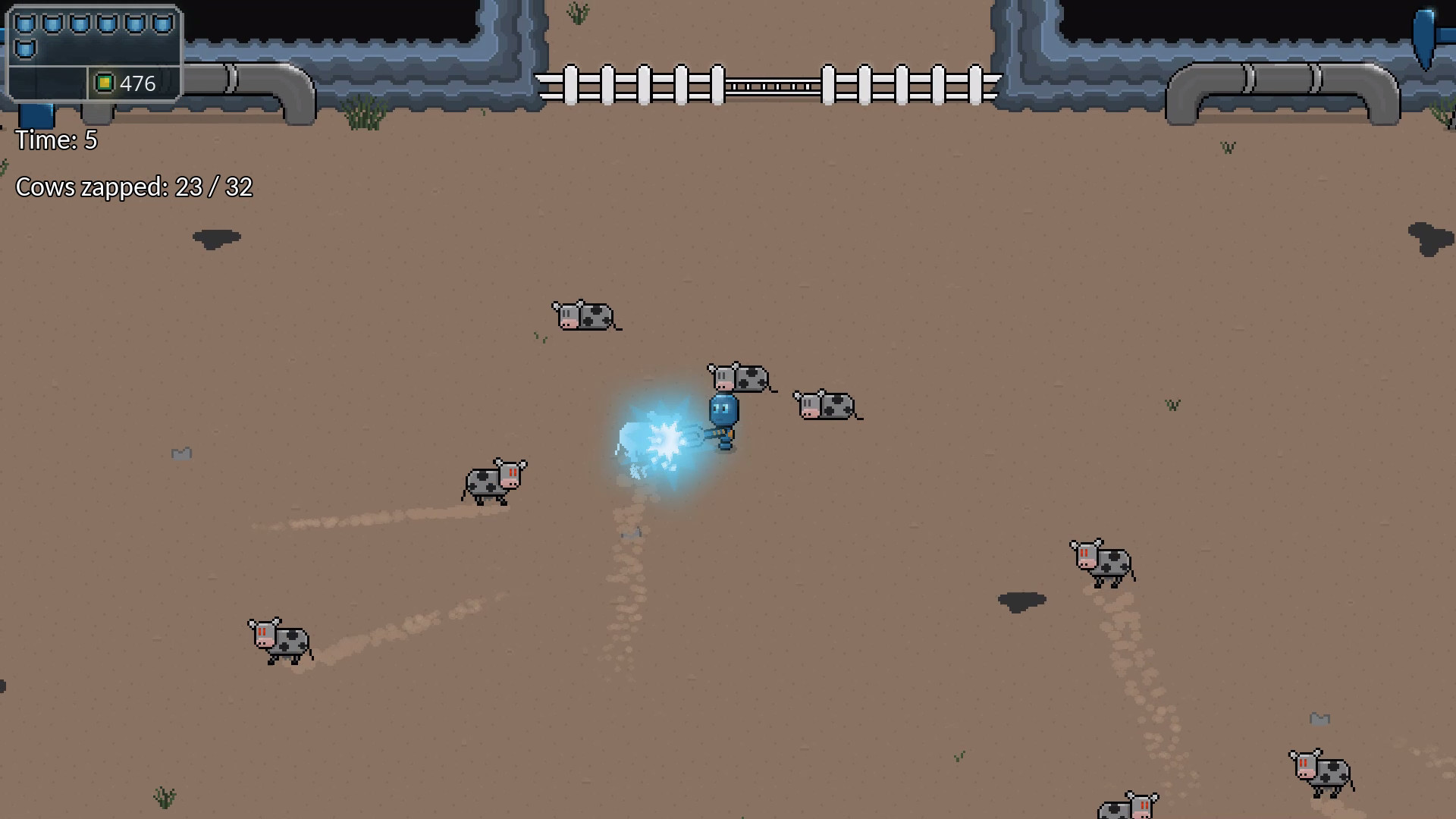Select the last shield icon in top HUD row
This screenshot has width=1456, height=819.
pyautogui.click(x=162, y=24)
